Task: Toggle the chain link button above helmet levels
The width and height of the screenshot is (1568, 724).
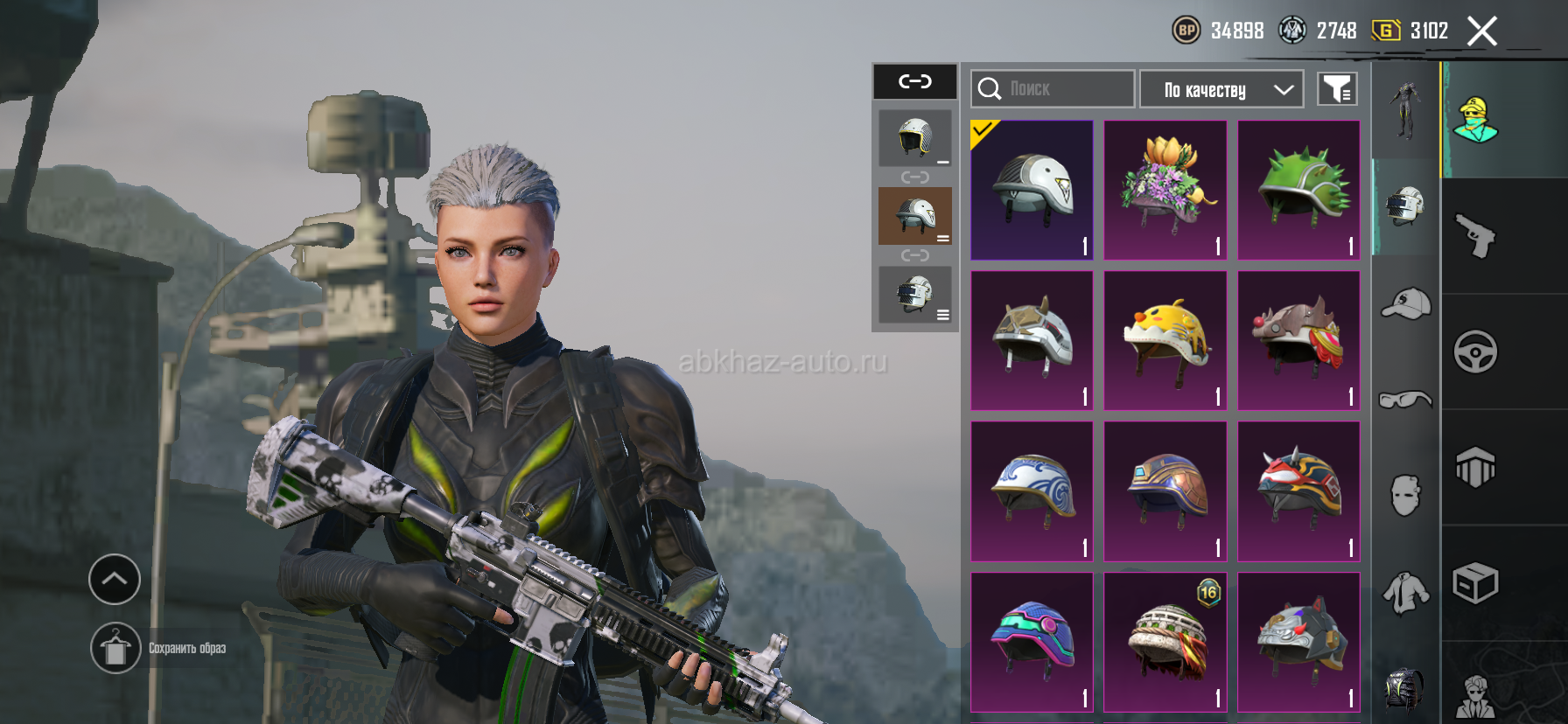Action: [x=915, y=81]
